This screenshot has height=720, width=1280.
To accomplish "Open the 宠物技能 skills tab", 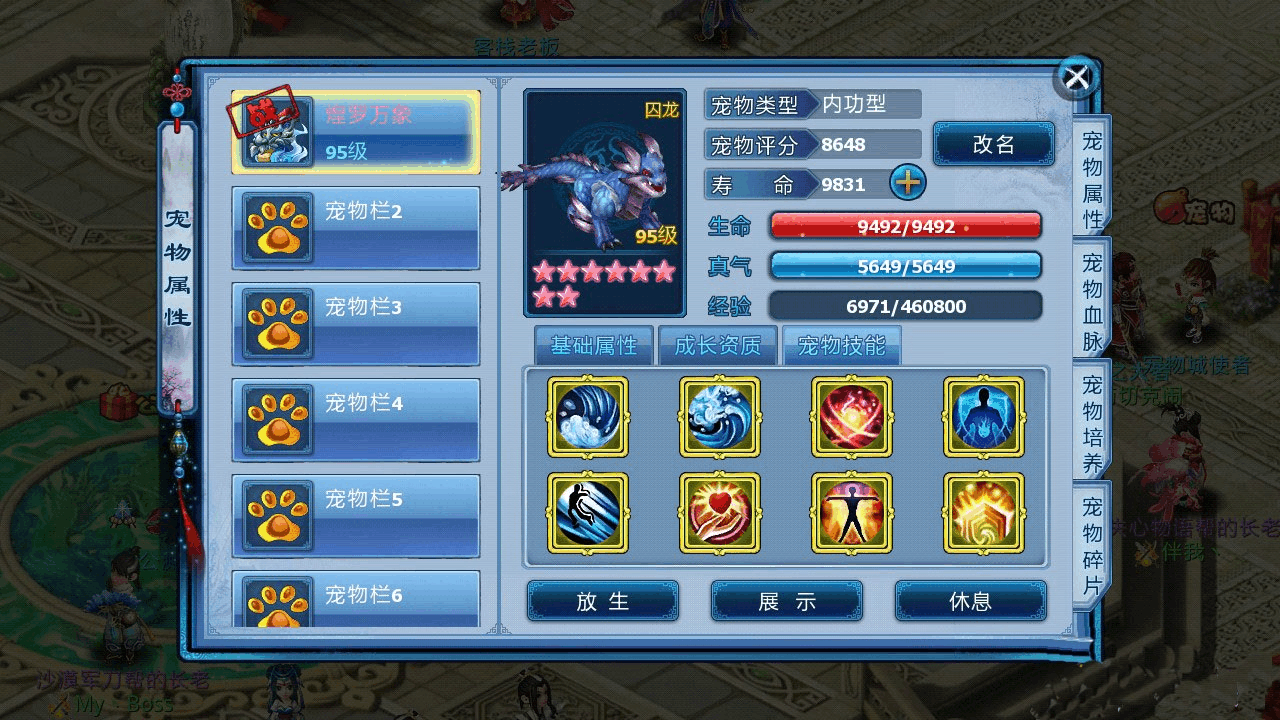I will click(841, 346).
